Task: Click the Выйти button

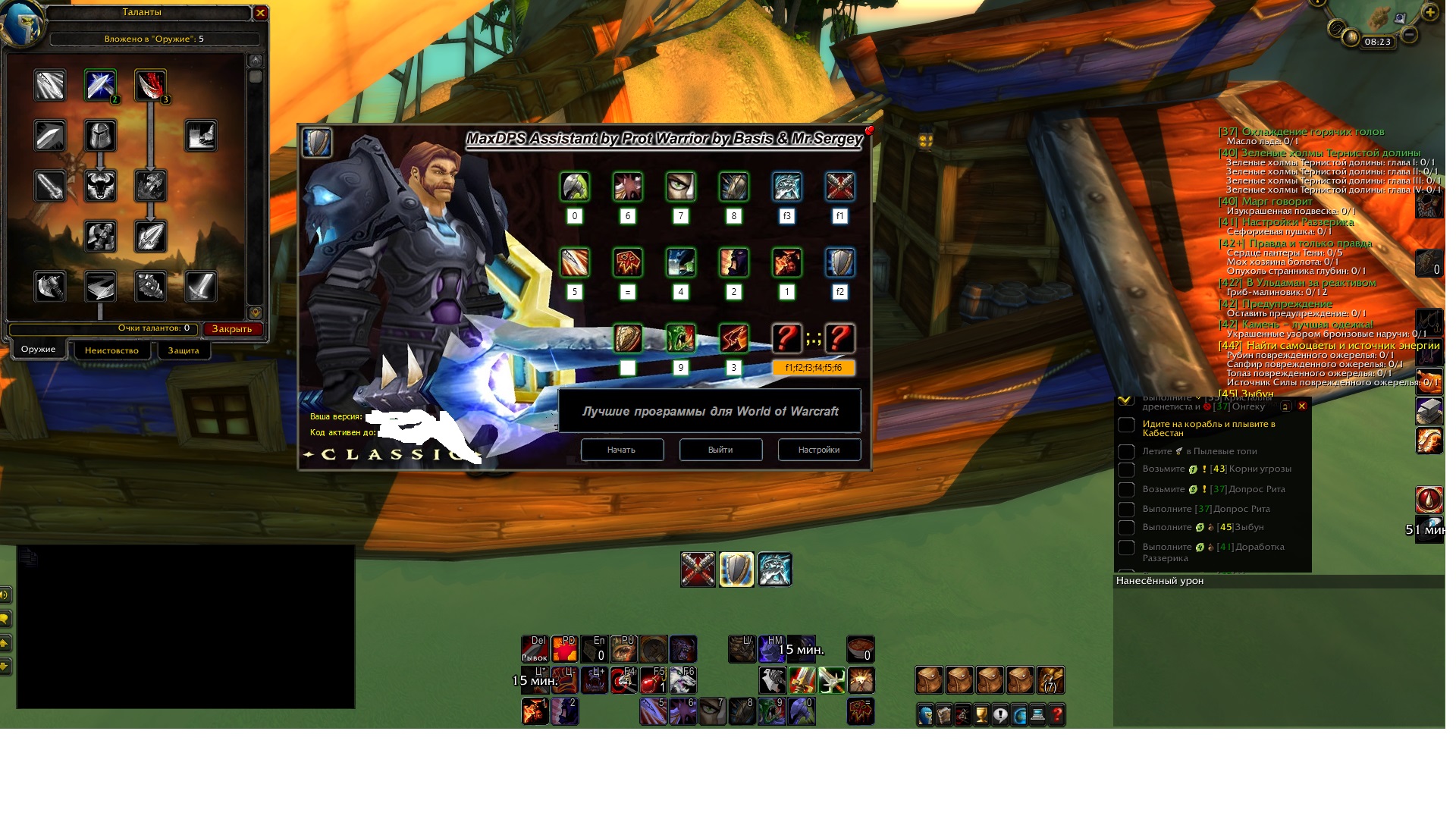Action: [x=720, y=450]
